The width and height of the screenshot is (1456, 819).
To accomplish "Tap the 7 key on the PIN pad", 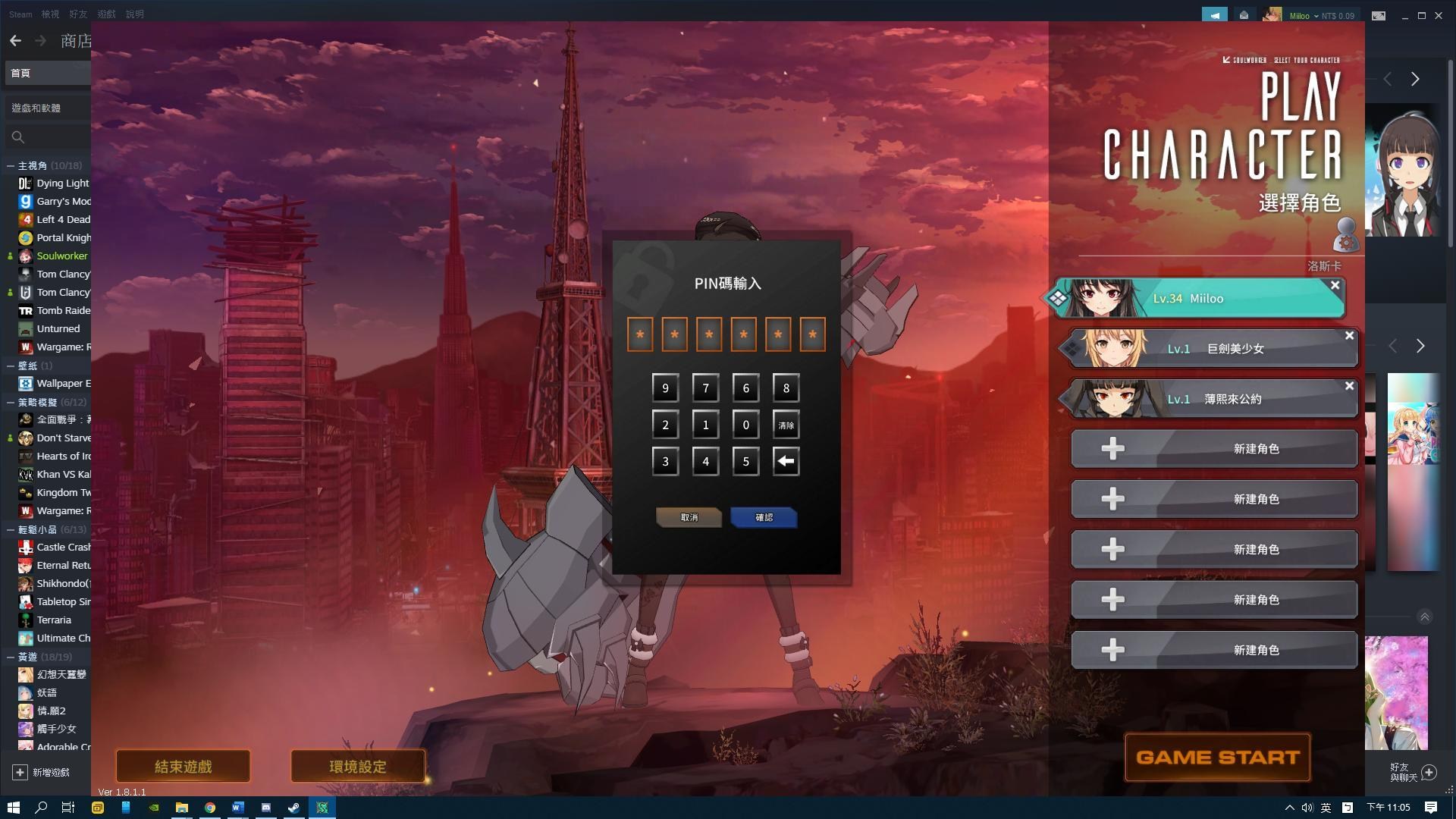I will coord(705,388).
